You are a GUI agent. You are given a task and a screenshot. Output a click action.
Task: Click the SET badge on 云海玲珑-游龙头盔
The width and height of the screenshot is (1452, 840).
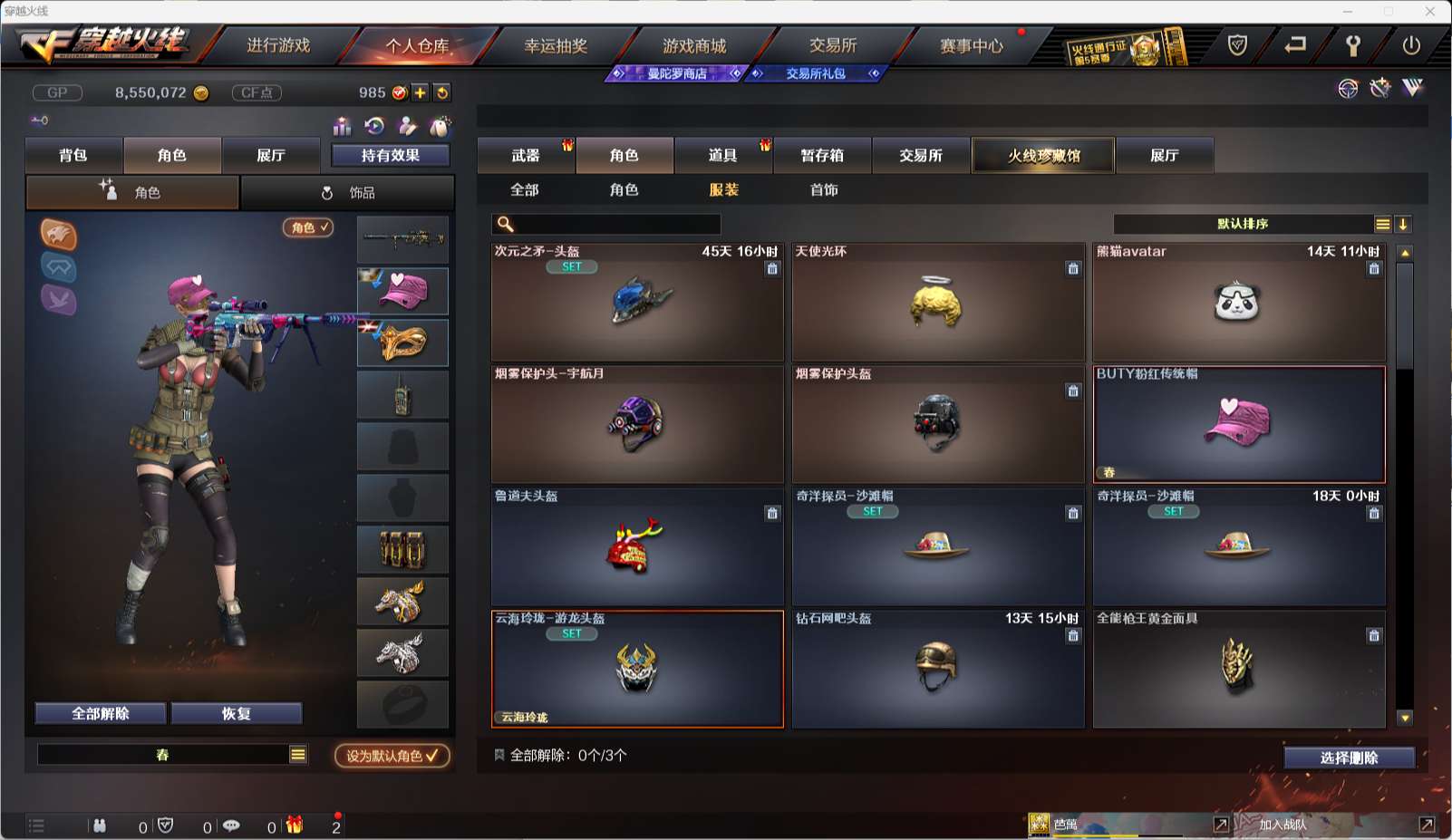(572, 634)
